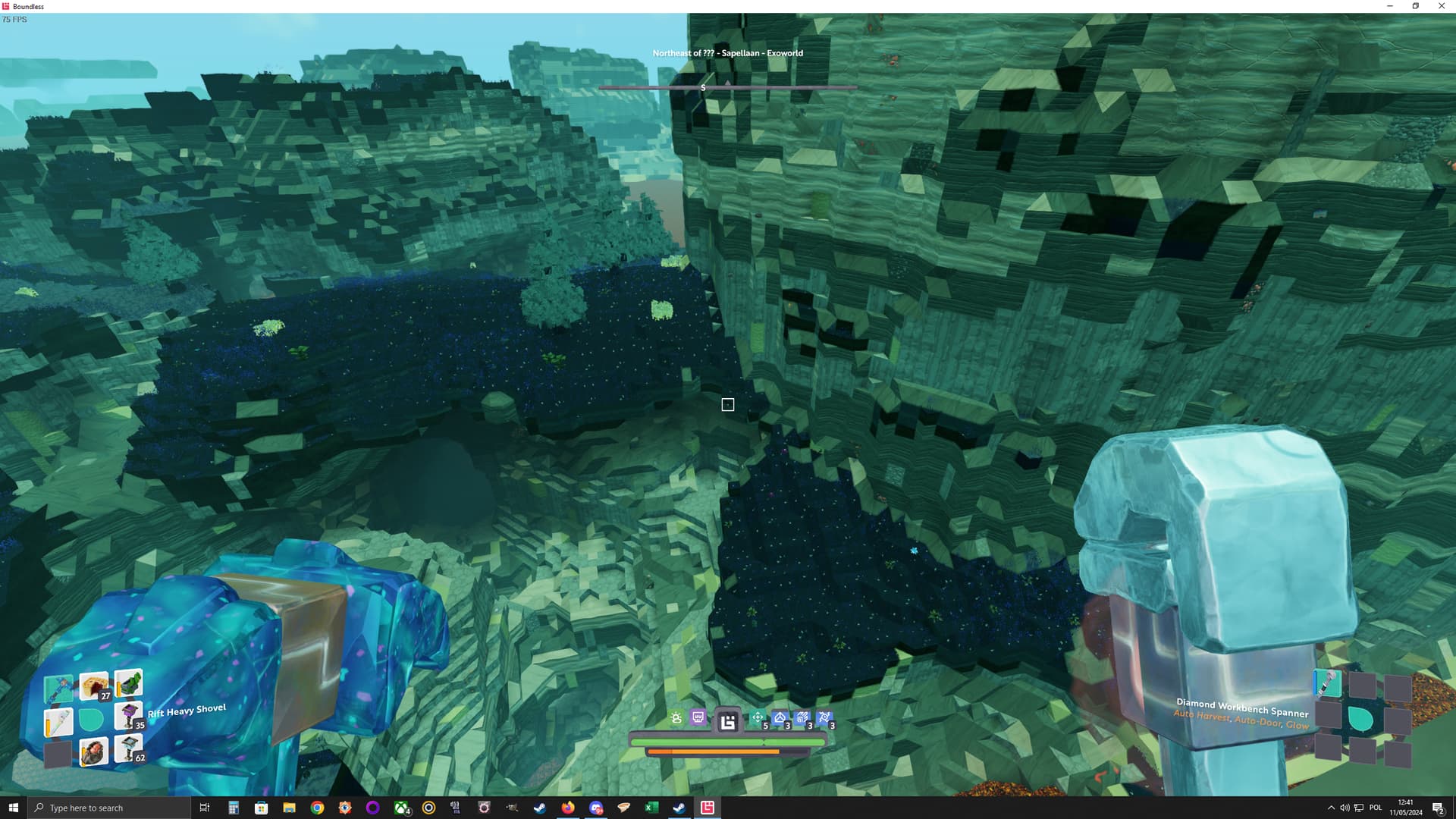This screenshot has width=1456, height=819.
Task: Click the sun weather status icon
Action: point(676,718)
